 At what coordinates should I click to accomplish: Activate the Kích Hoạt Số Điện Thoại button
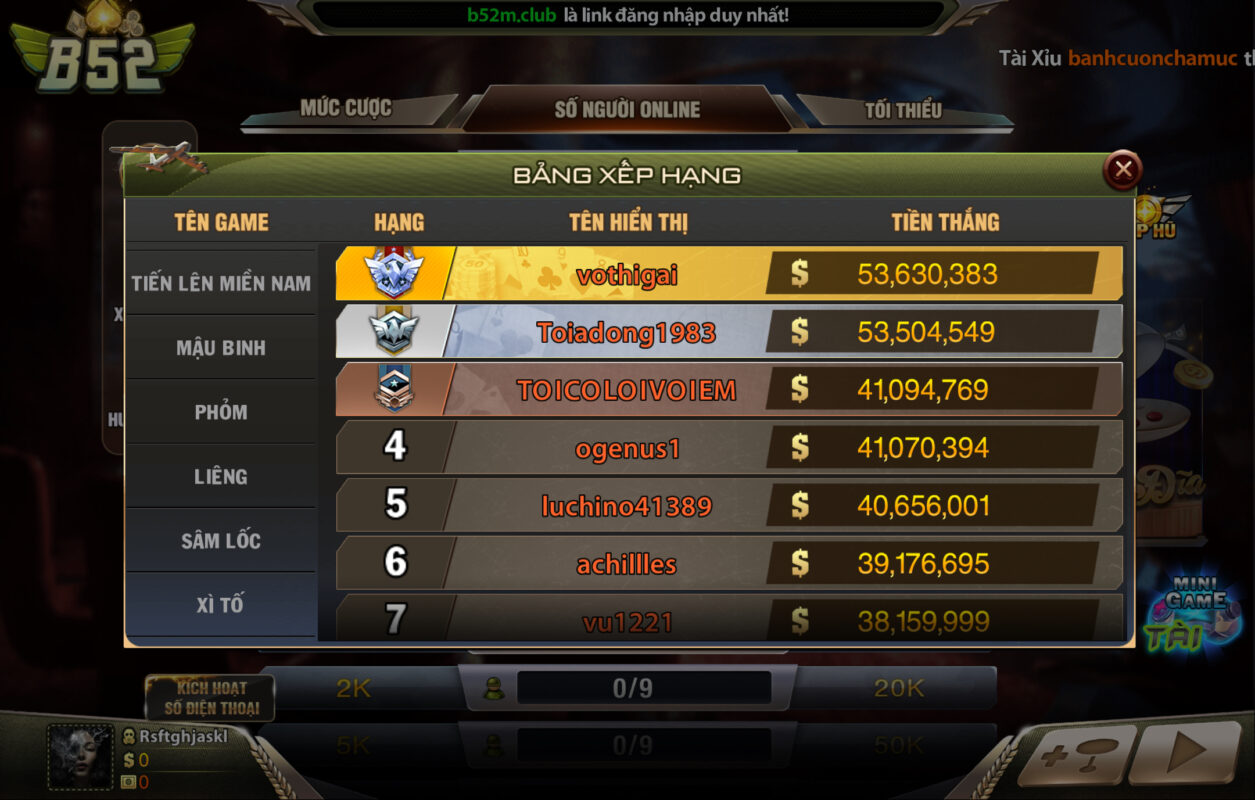point(210,698)
